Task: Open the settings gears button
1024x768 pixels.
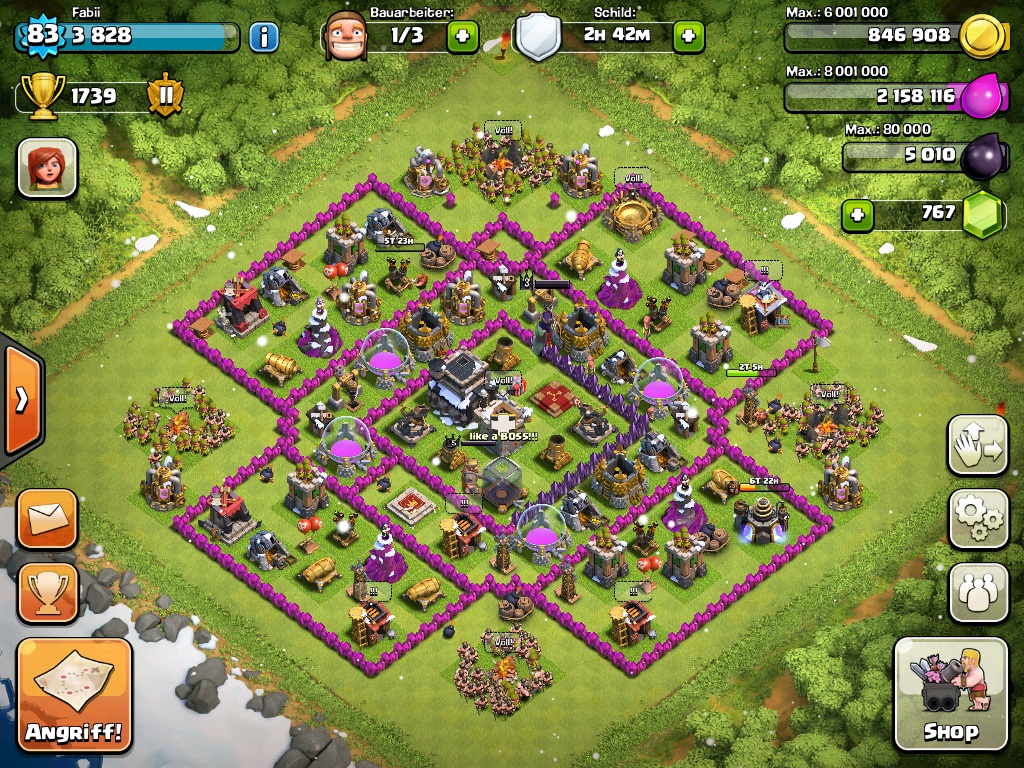Action: tap(978, 518)
